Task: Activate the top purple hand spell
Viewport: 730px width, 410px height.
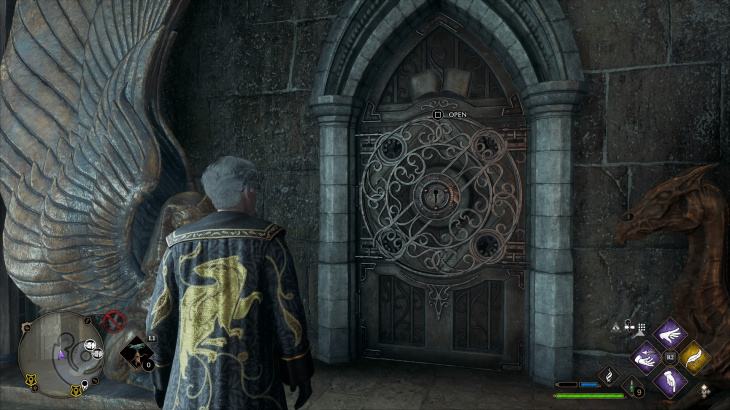Action: tap(669, 333)
